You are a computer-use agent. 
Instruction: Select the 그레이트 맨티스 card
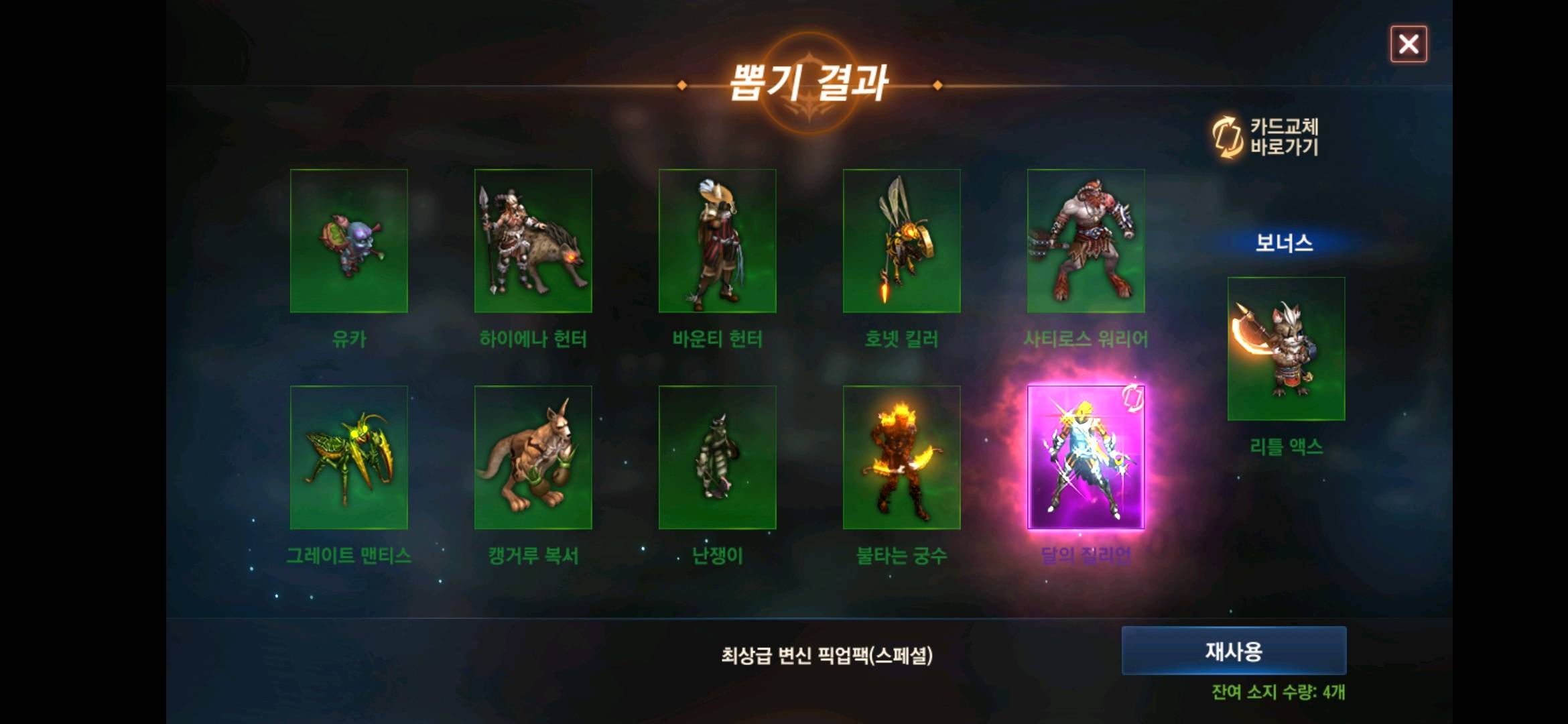tap(348, 456)
